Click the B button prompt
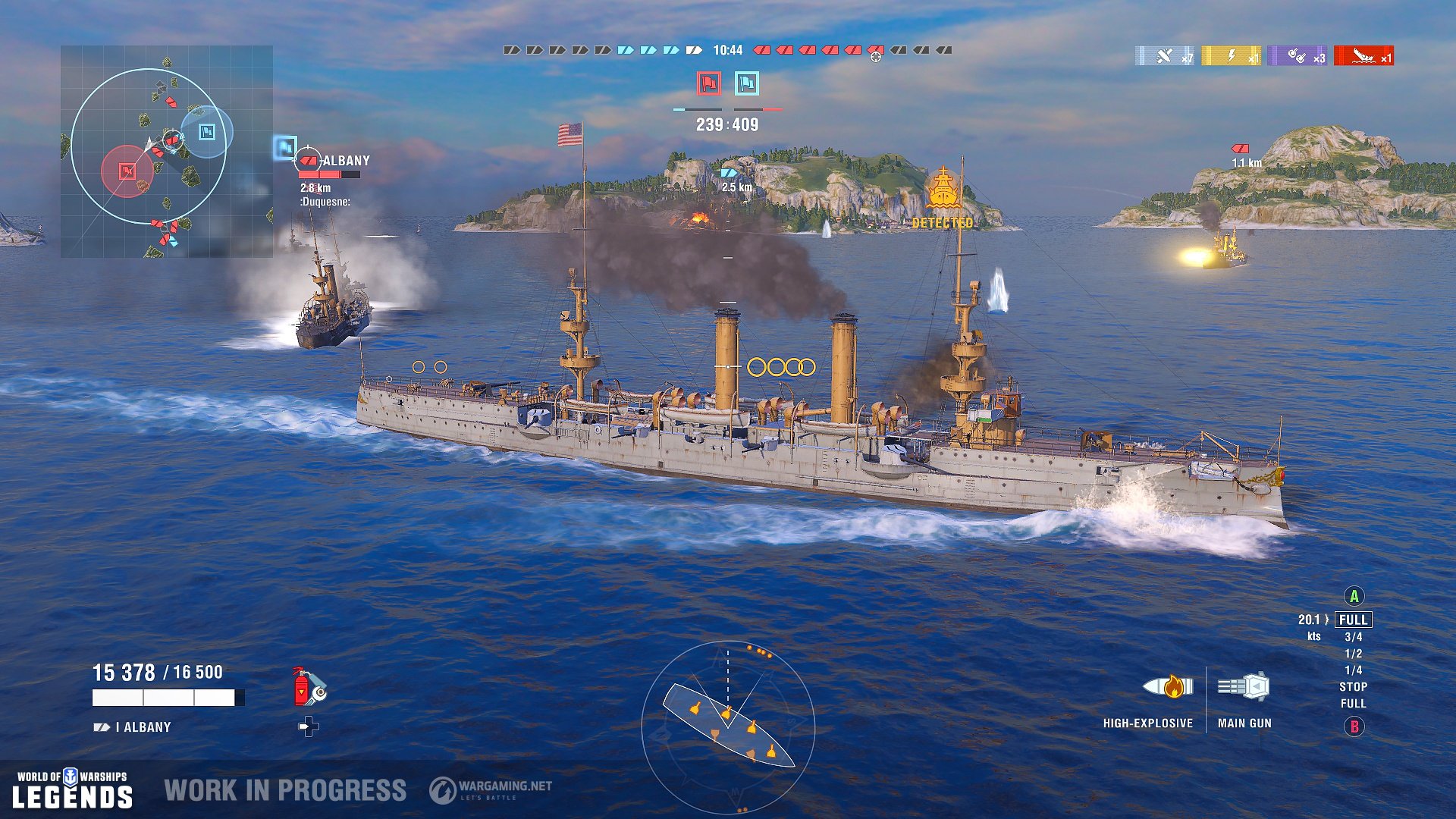Viewport: 1456px width, 819px height. coord(1354,726)
